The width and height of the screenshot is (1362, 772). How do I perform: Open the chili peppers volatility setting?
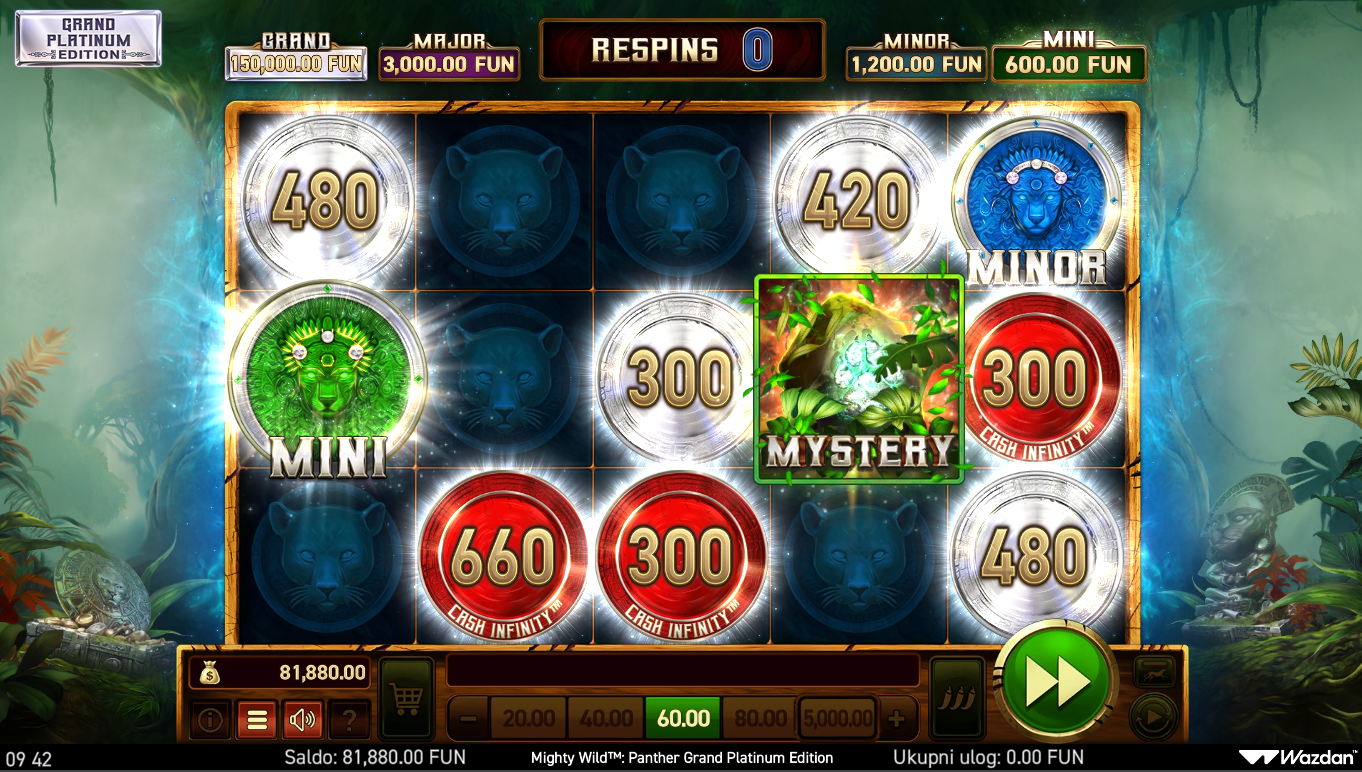[x=957, y=698]
